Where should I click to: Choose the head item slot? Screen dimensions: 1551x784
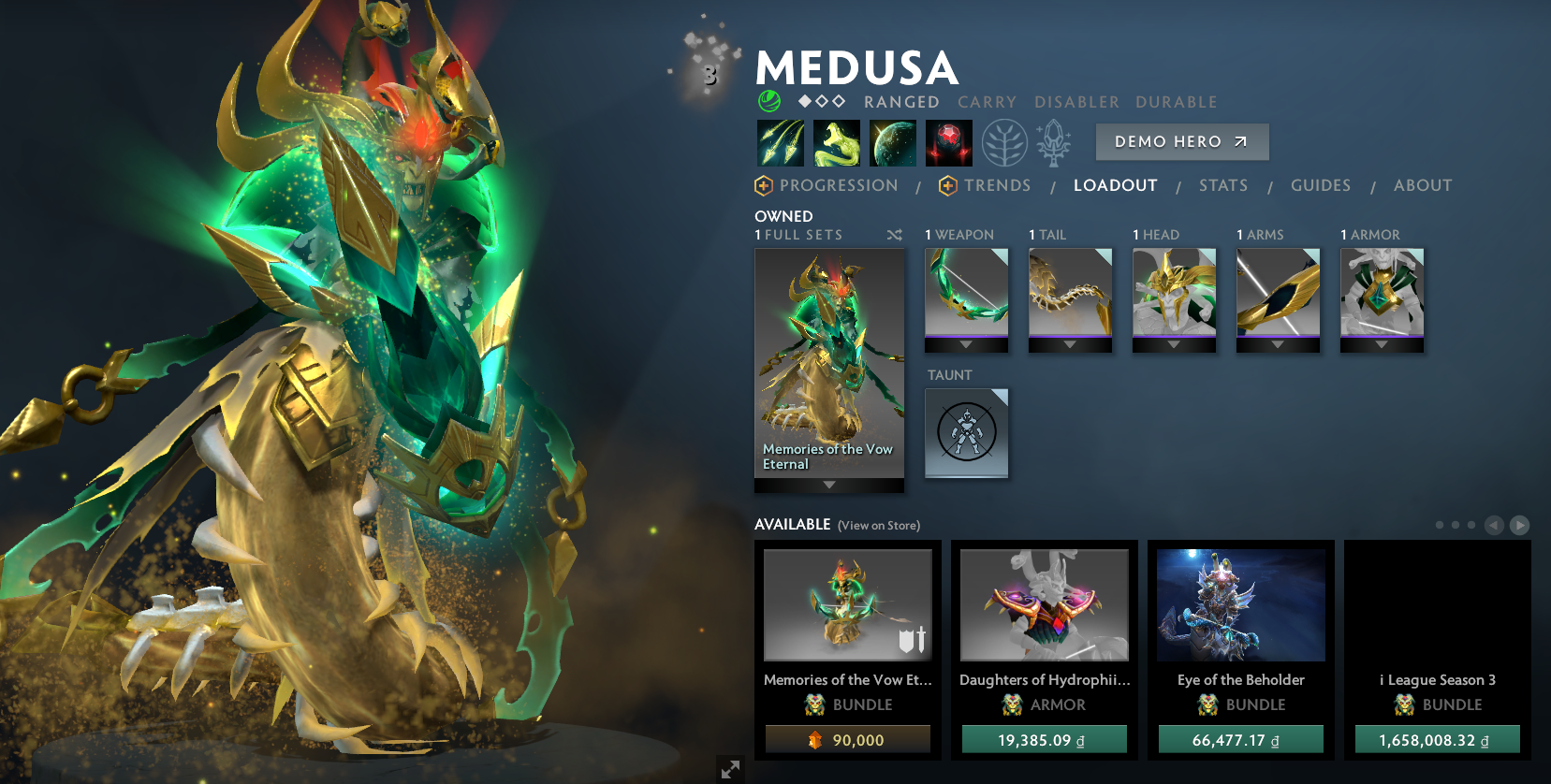1174,292
